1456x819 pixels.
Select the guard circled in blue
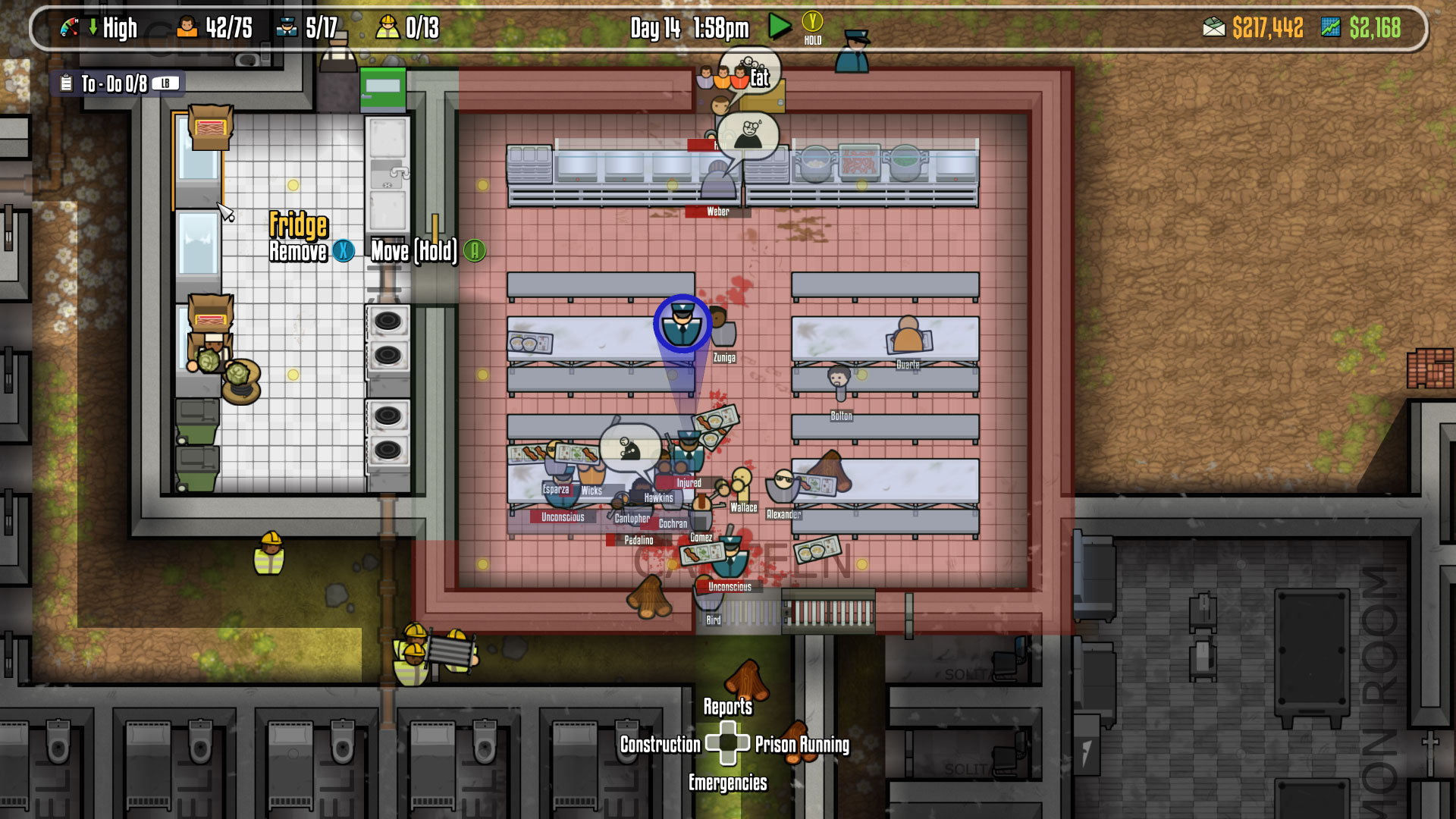pos(682,324)
